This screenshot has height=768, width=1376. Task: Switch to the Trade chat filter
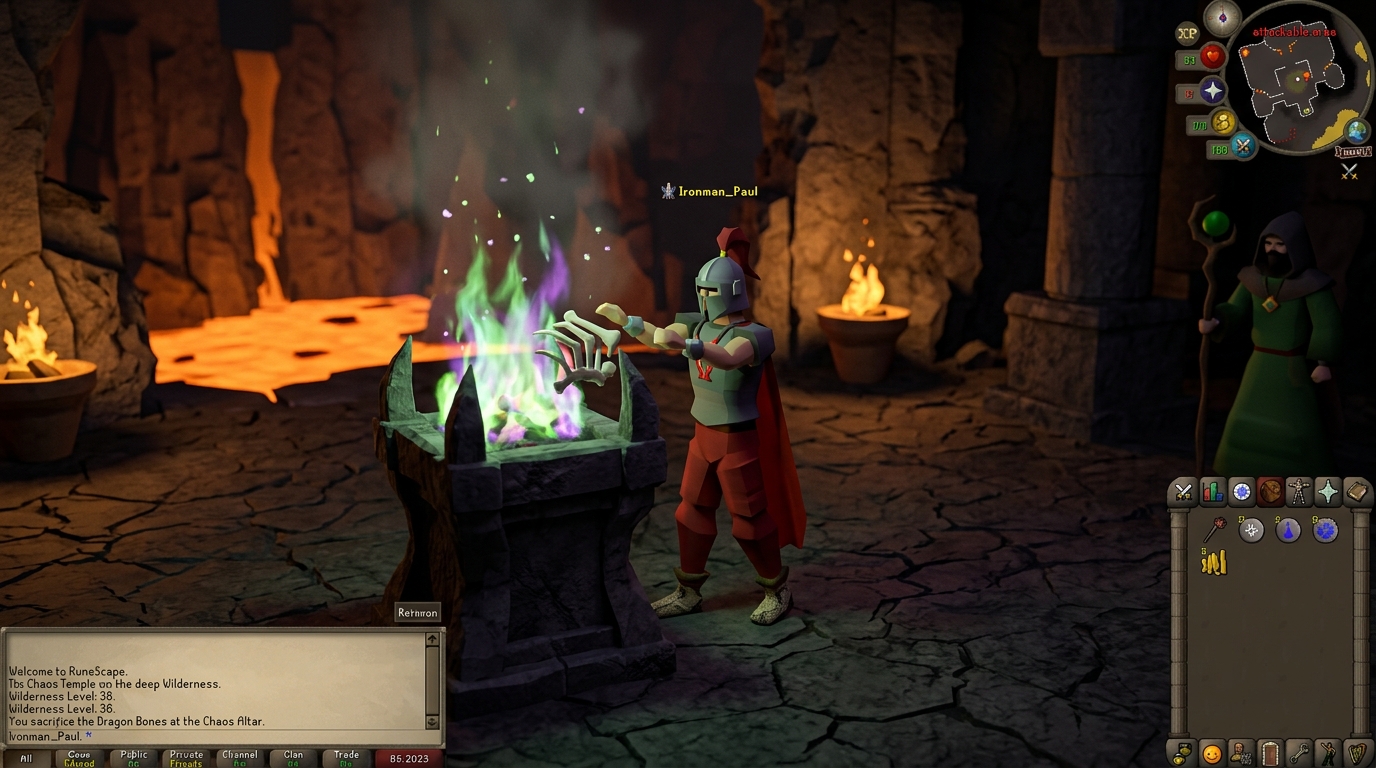[345, 757]
